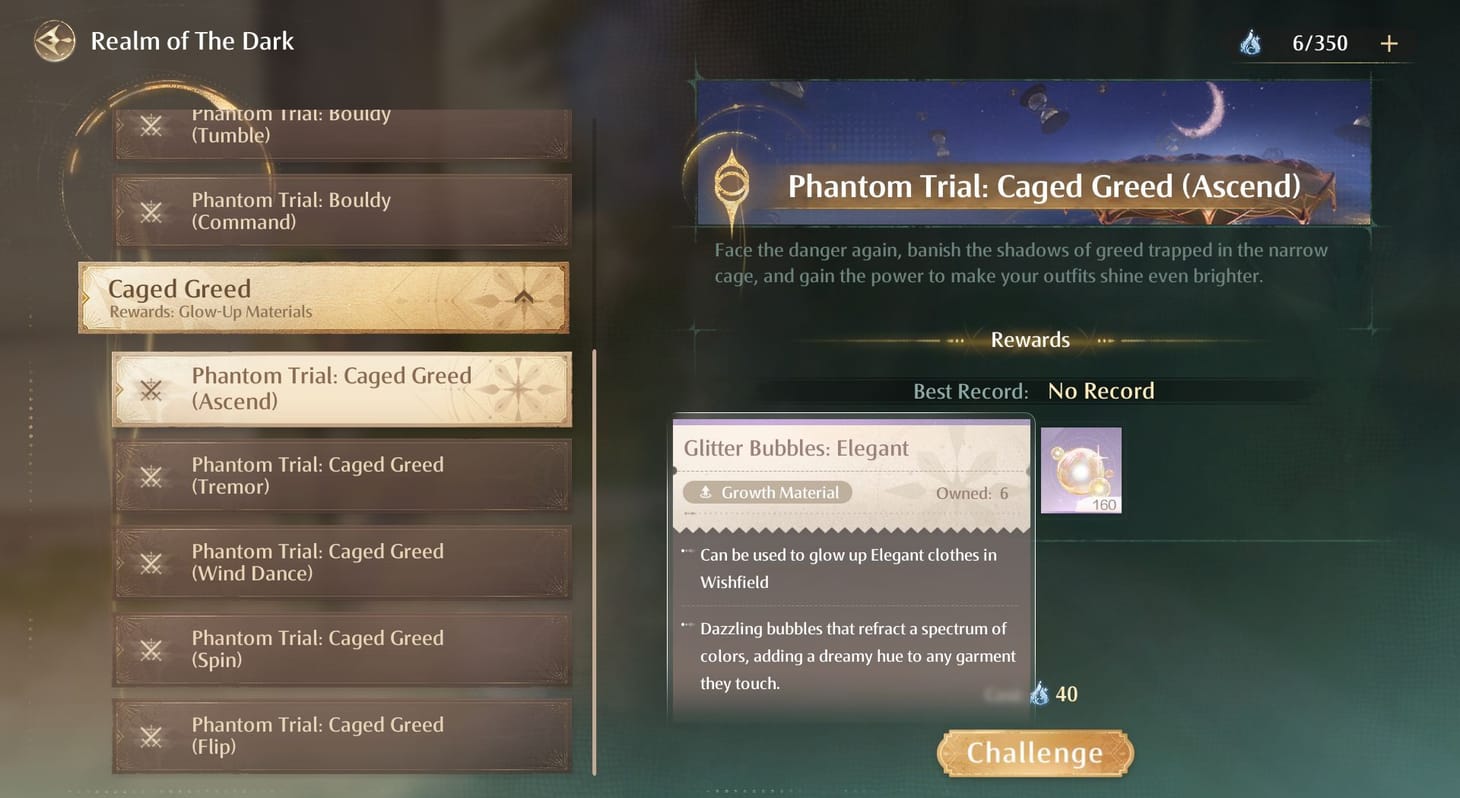
Task: Select the back arrow to exit Realm of The Dark
Action: (x=54, y=41)
